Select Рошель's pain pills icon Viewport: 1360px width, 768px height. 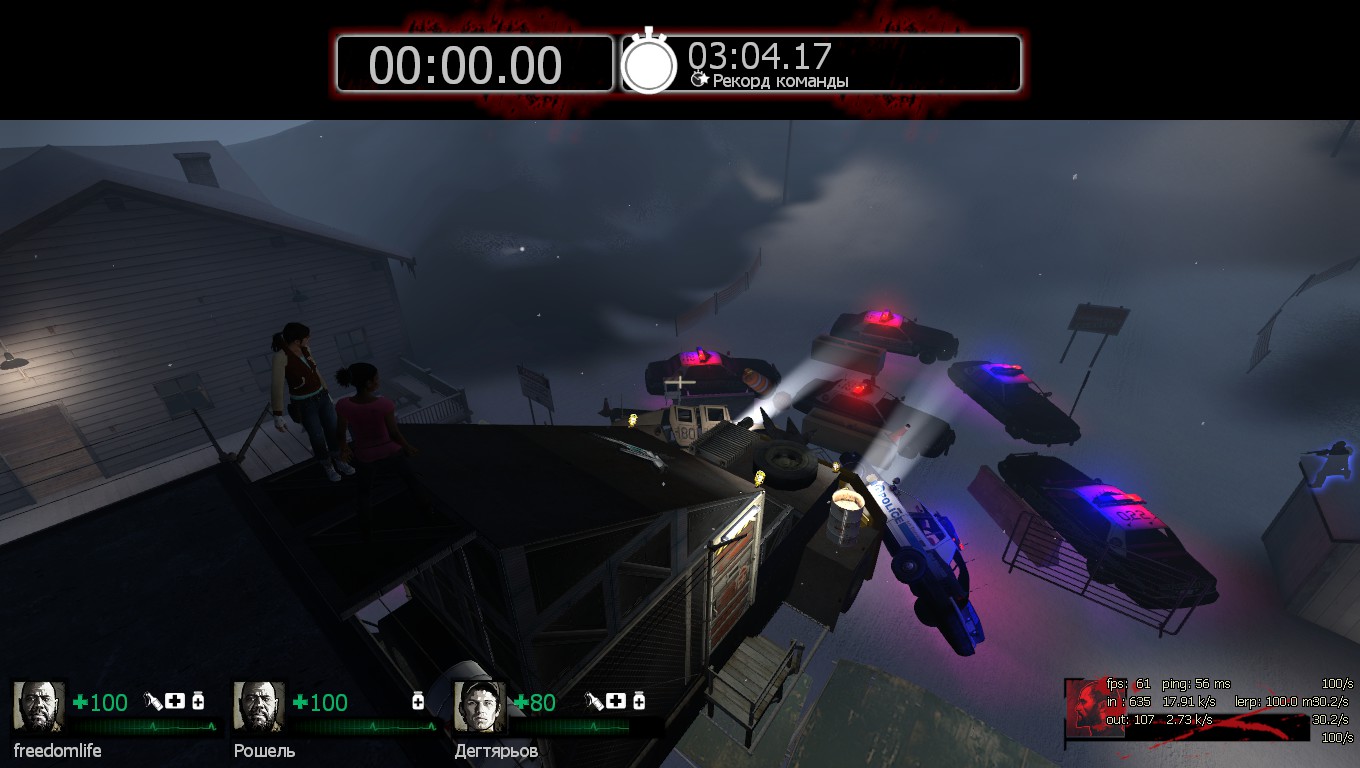[x=418, y=701]
